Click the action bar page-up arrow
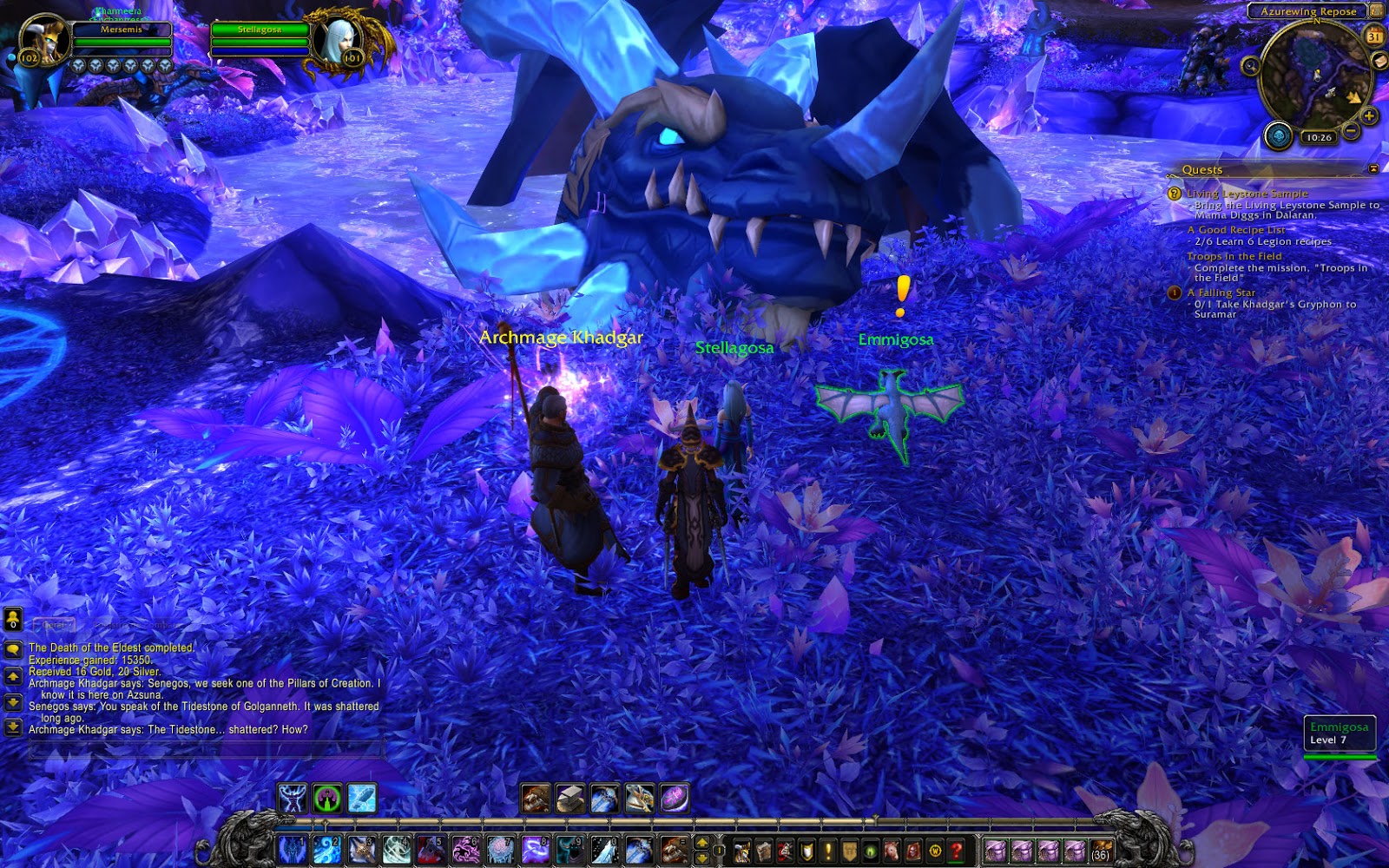This screenshot has width=1389, height=868. click(702, 844)
